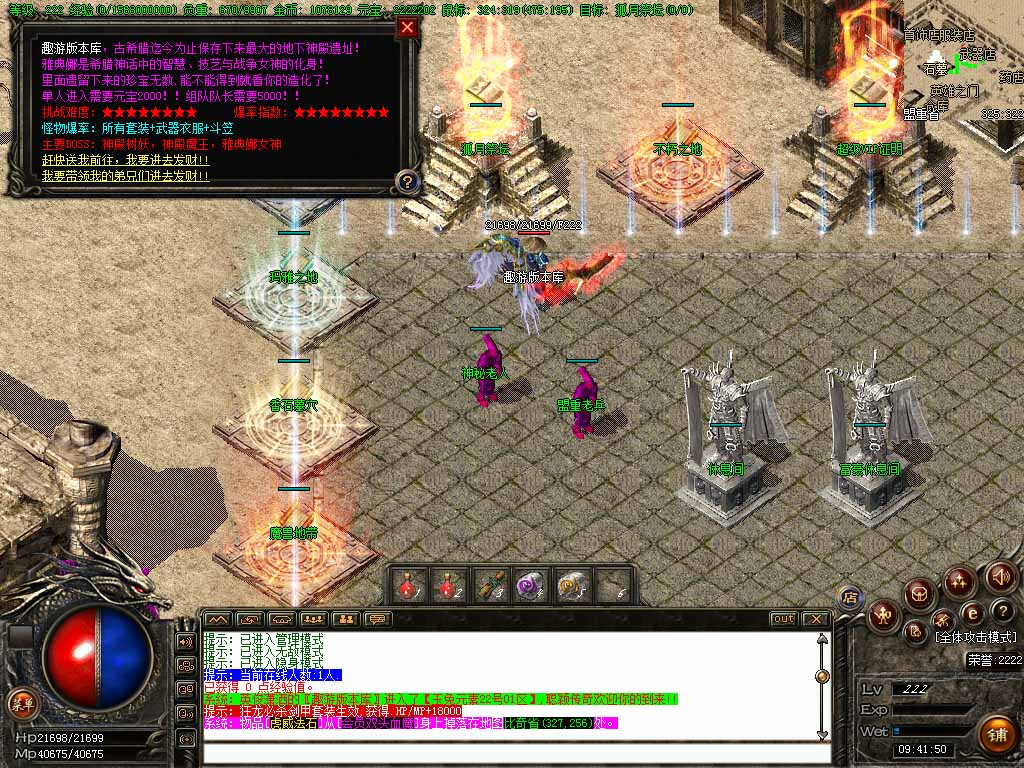1024x768 pixels.
Task: Open the sparkle stars skills button
Action: click(960, 581)
